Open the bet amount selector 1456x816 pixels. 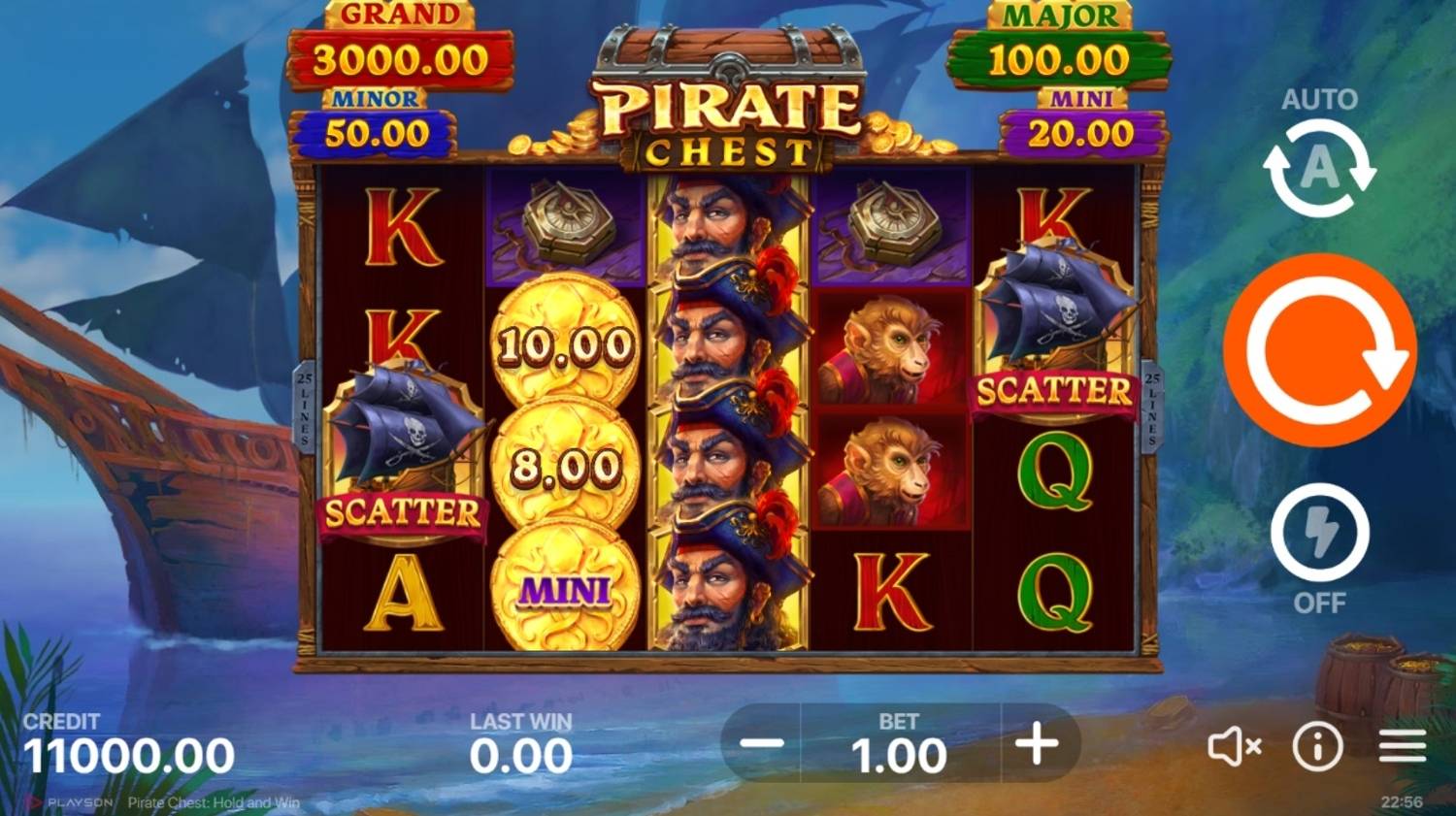pos(900,749)
